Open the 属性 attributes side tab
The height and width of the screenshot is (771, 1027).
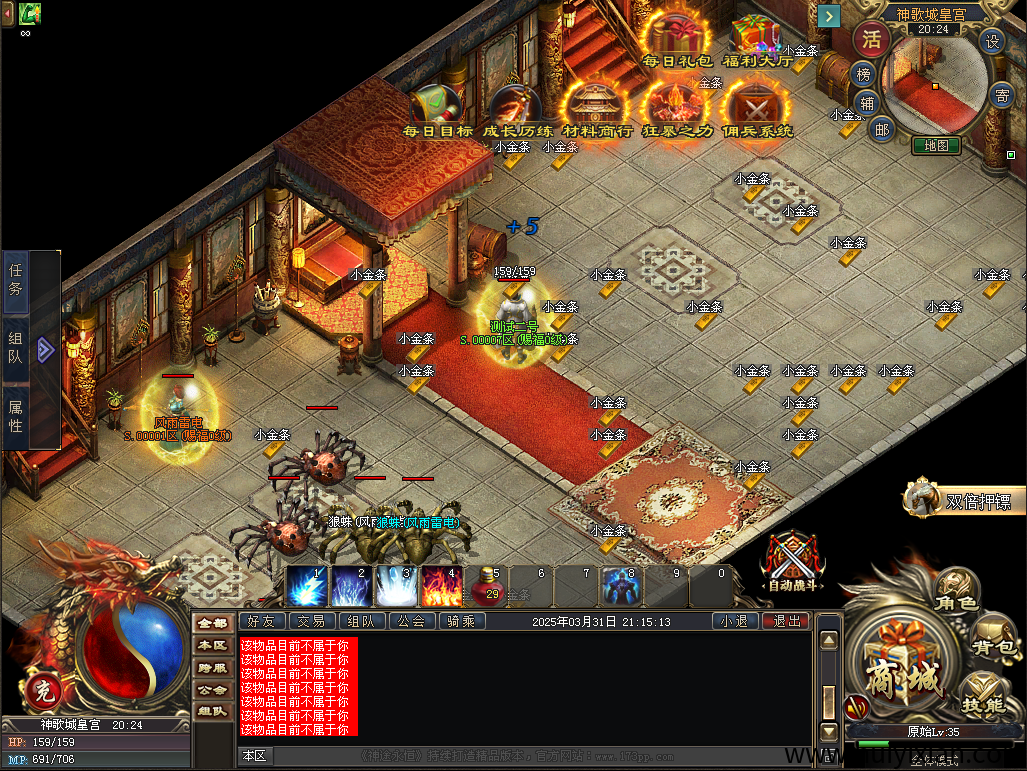(16, 416)
